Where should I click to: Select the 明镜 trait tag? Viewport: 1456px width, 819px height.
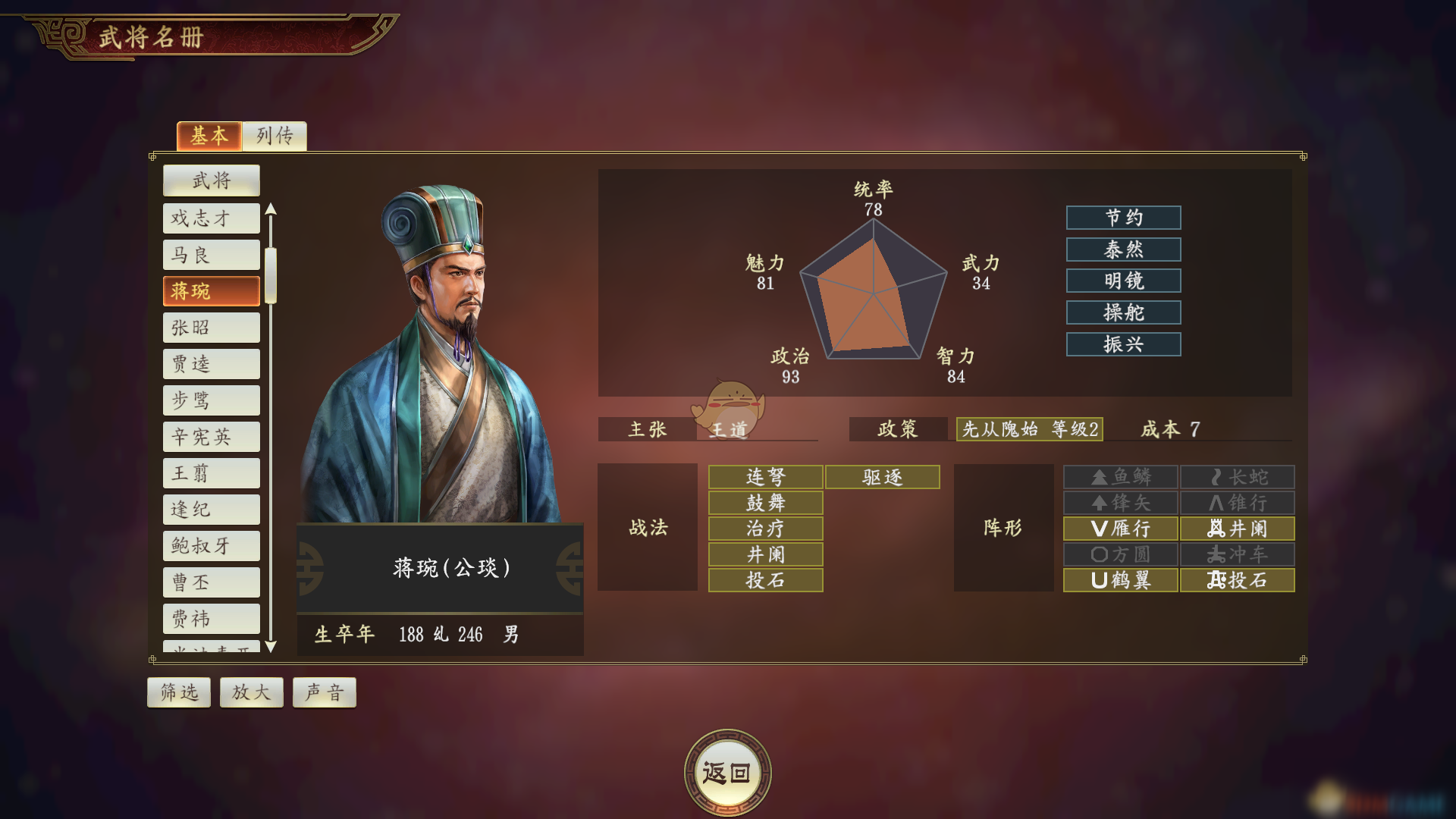coord(1123,281)
